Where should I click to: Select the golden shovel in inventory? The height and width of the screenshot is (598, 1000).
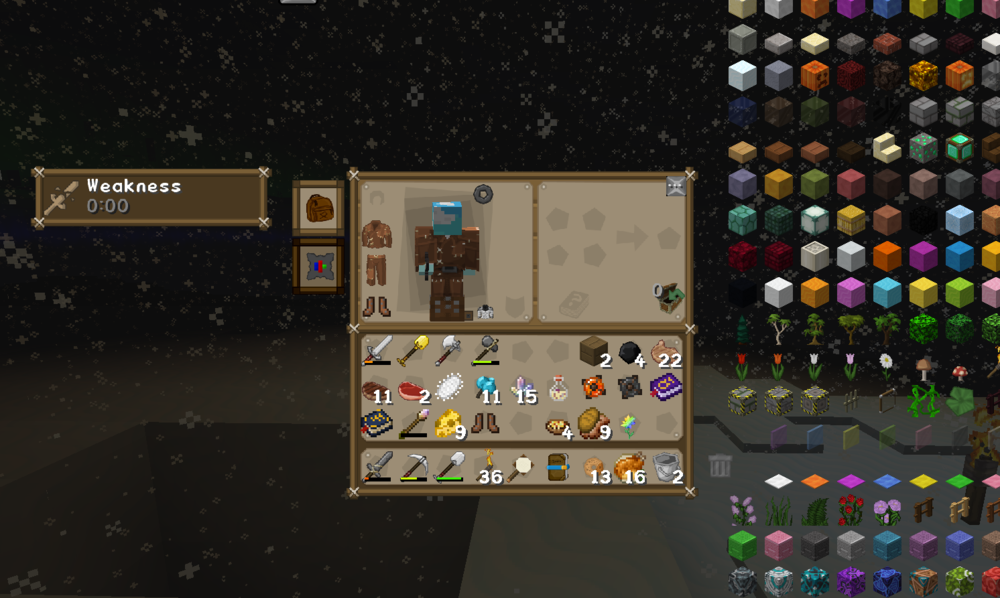413,351
